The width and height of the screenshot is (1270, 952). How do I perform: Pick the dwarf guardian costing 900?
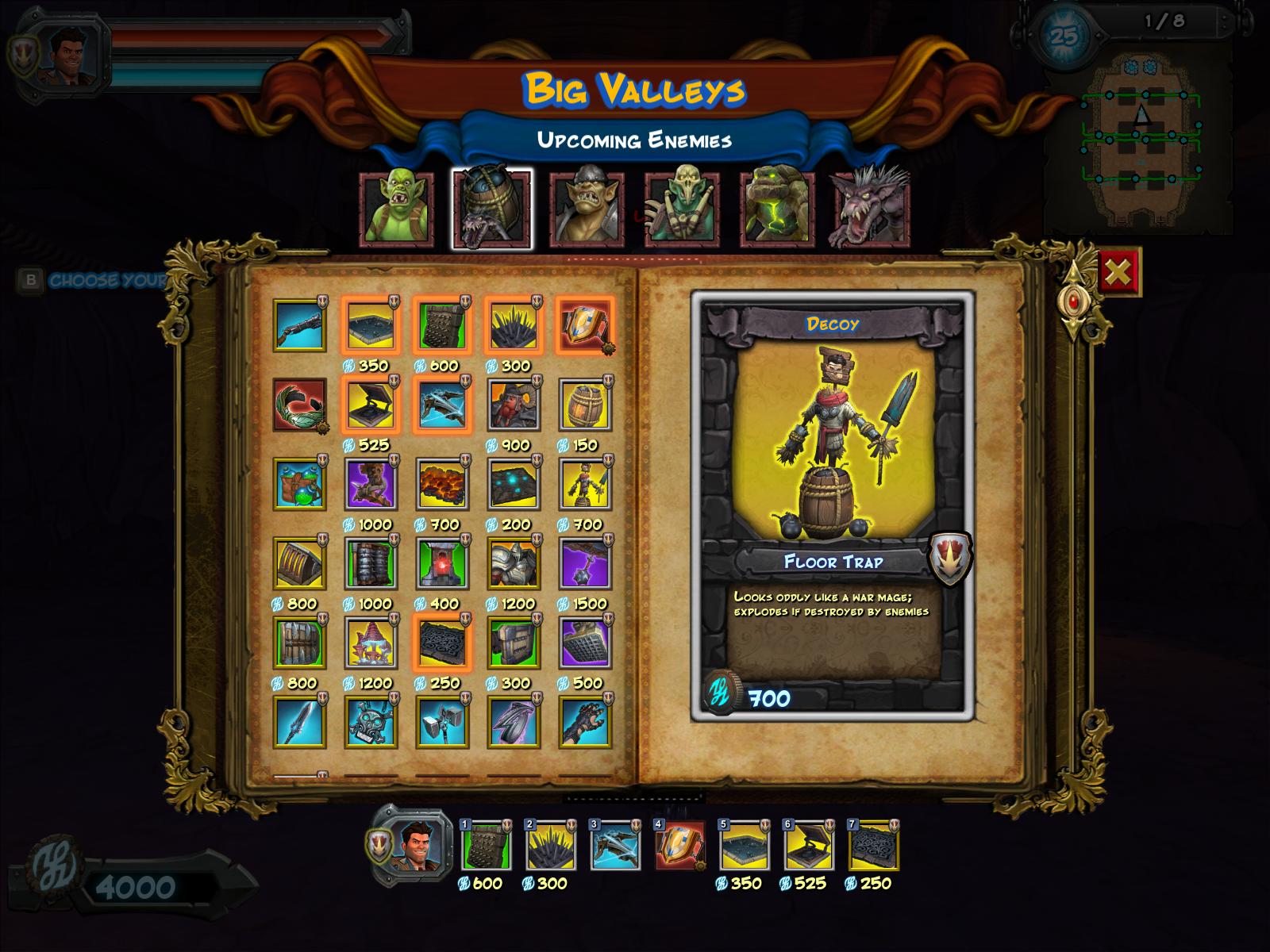[514, 405]
